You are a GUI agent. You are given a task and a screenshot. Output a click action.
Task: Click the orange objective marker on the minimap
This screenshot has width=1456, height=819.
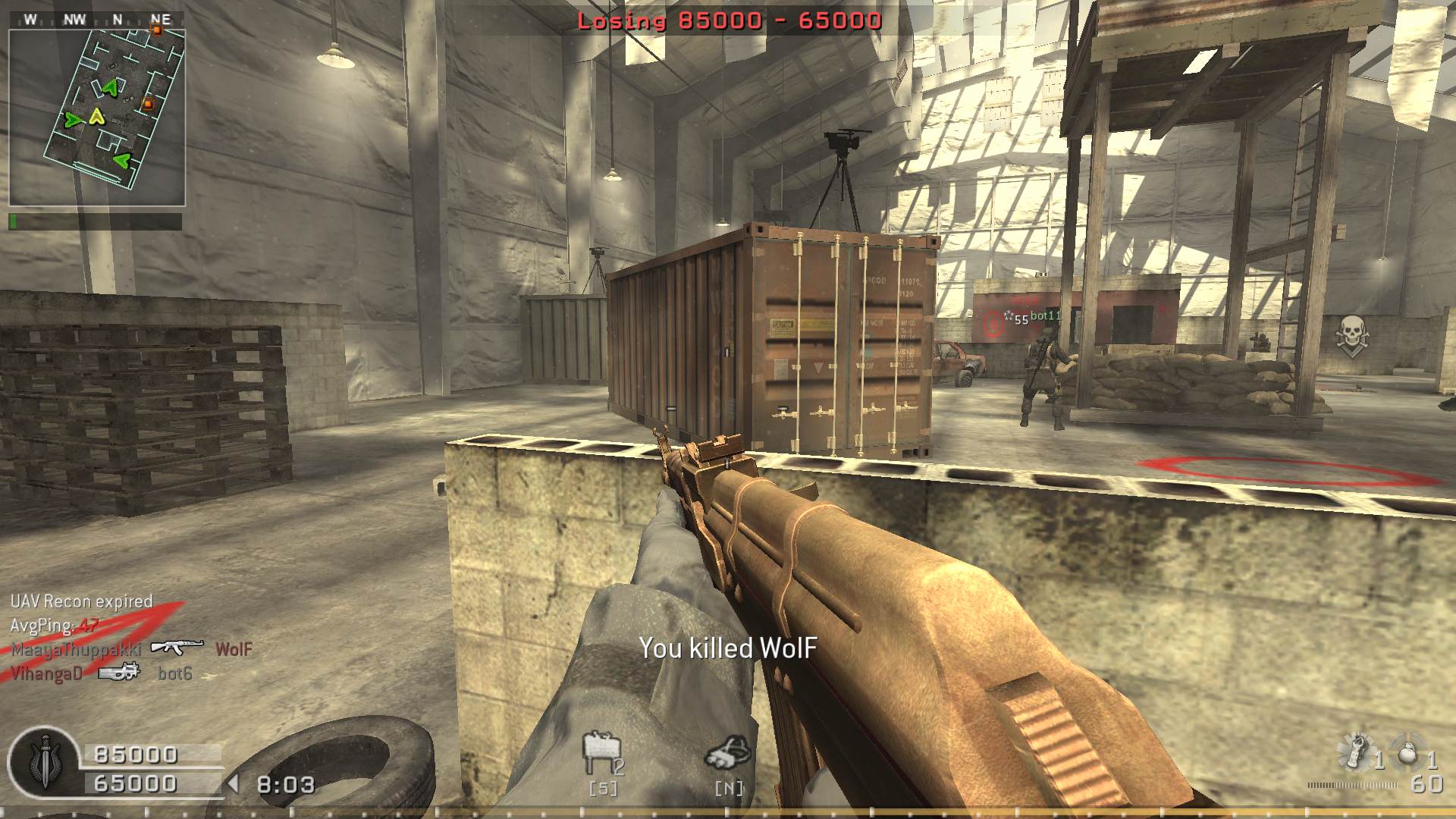pos(149,104)
